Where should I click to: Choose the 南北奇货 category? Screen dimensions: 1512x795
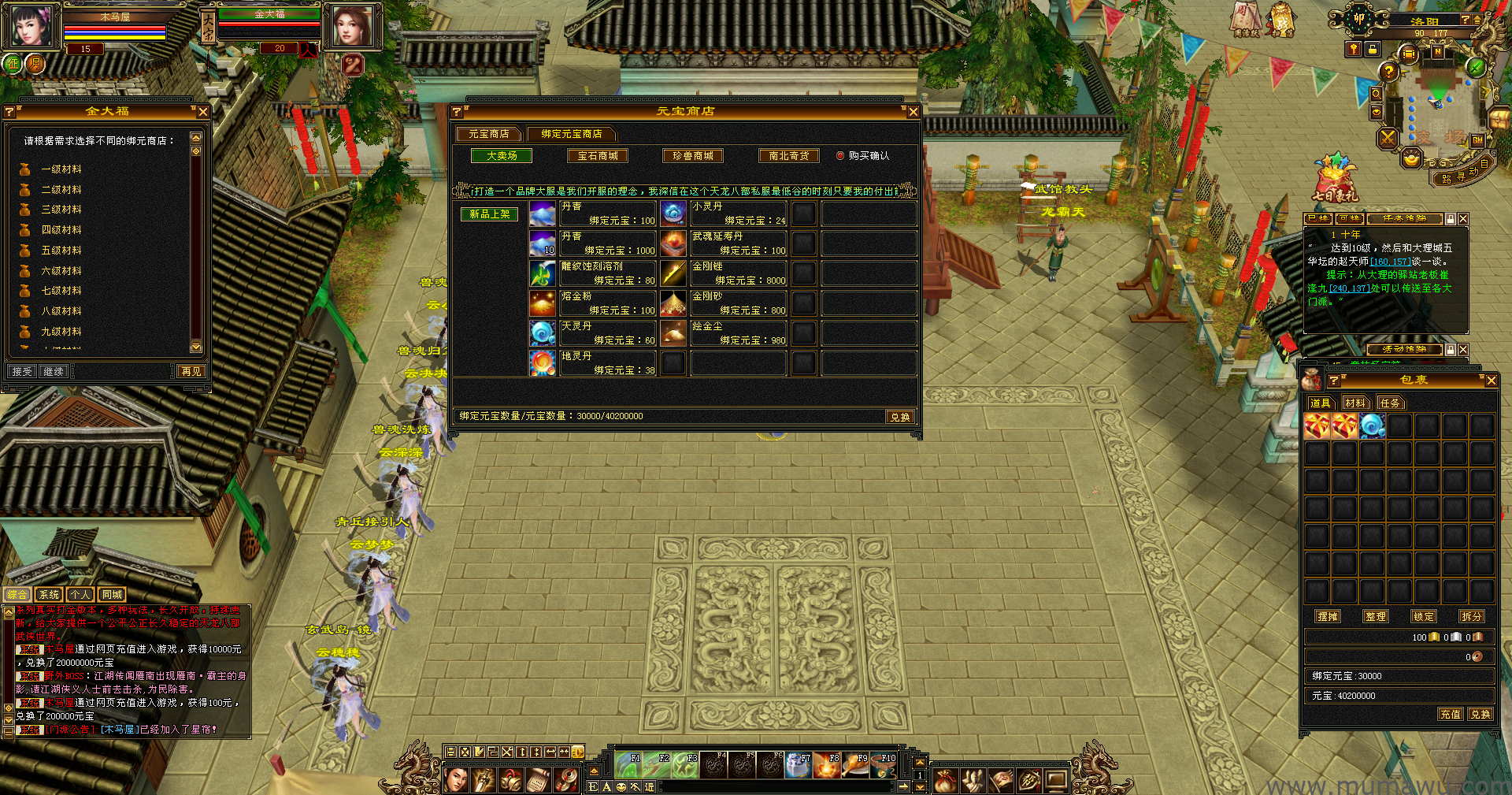[x=788, y=156]
